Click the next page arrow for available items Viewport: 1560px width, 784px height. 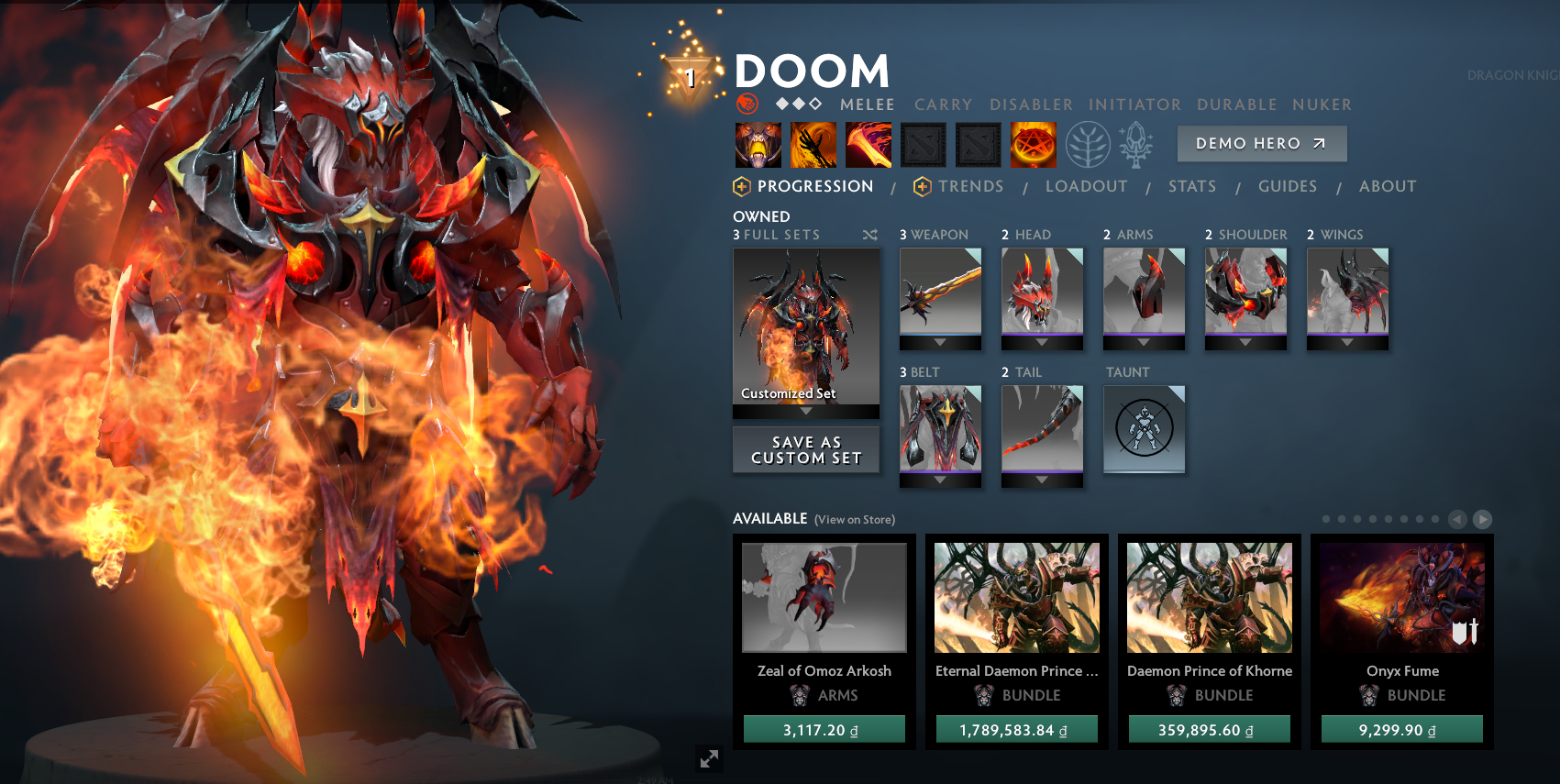[x=1483, y=519]
